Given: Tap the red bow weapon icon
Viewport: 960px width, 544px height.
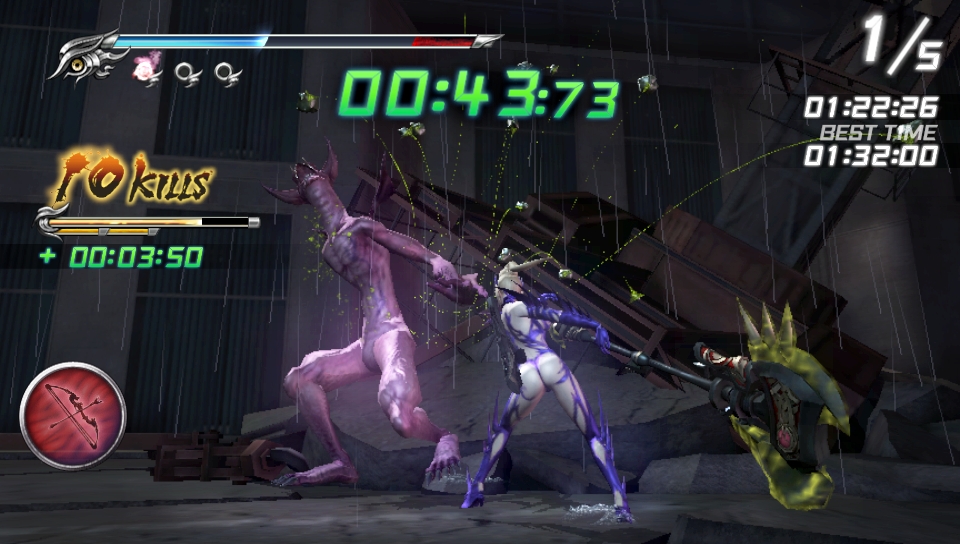Looking at the screenshot, I should click(73, 414).
